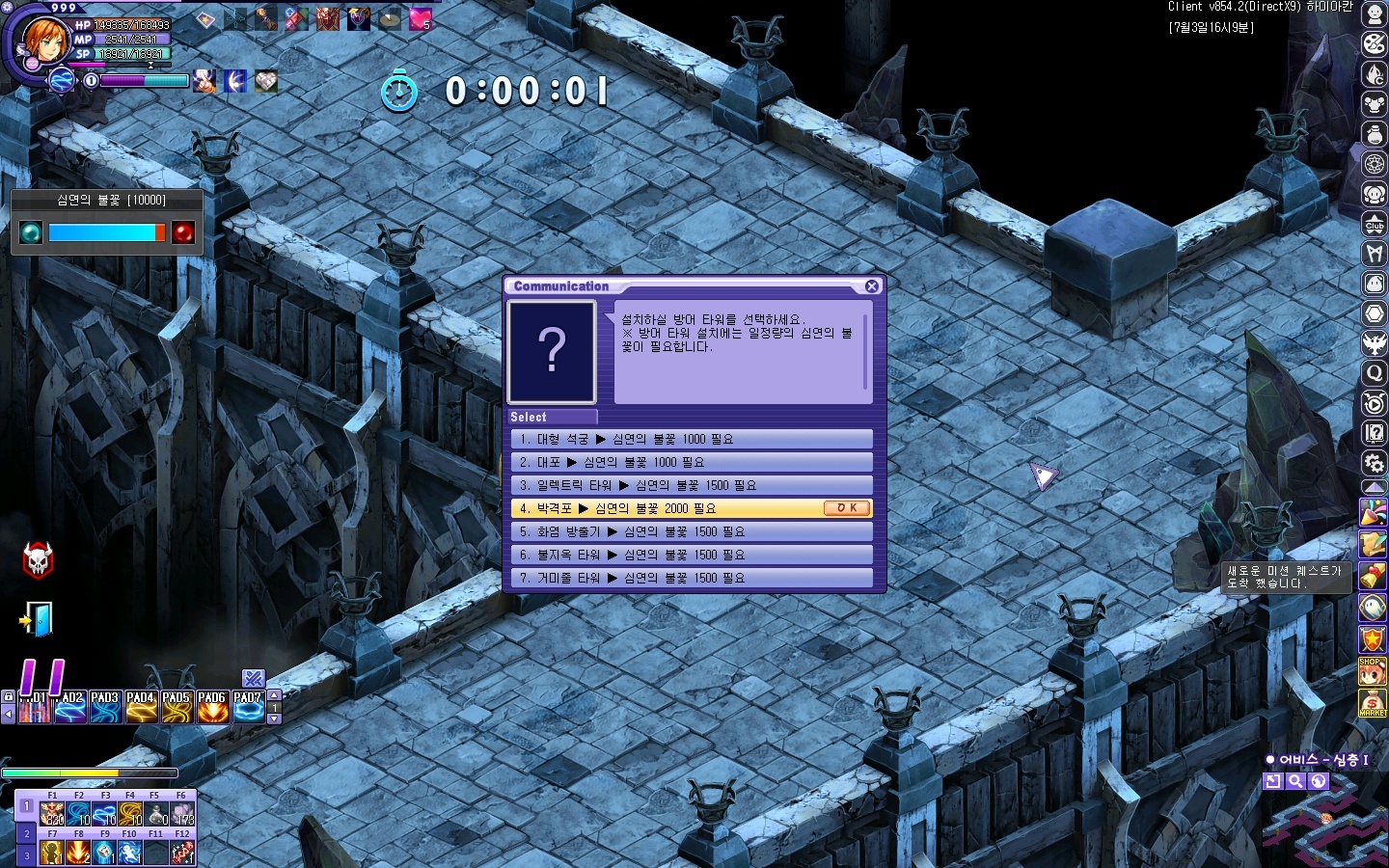Image resolution: width=1389 pixels, height=868 pixels.
Task: Open the Q quest icon
Action: pyautogui.click(x=1375, y=372)
